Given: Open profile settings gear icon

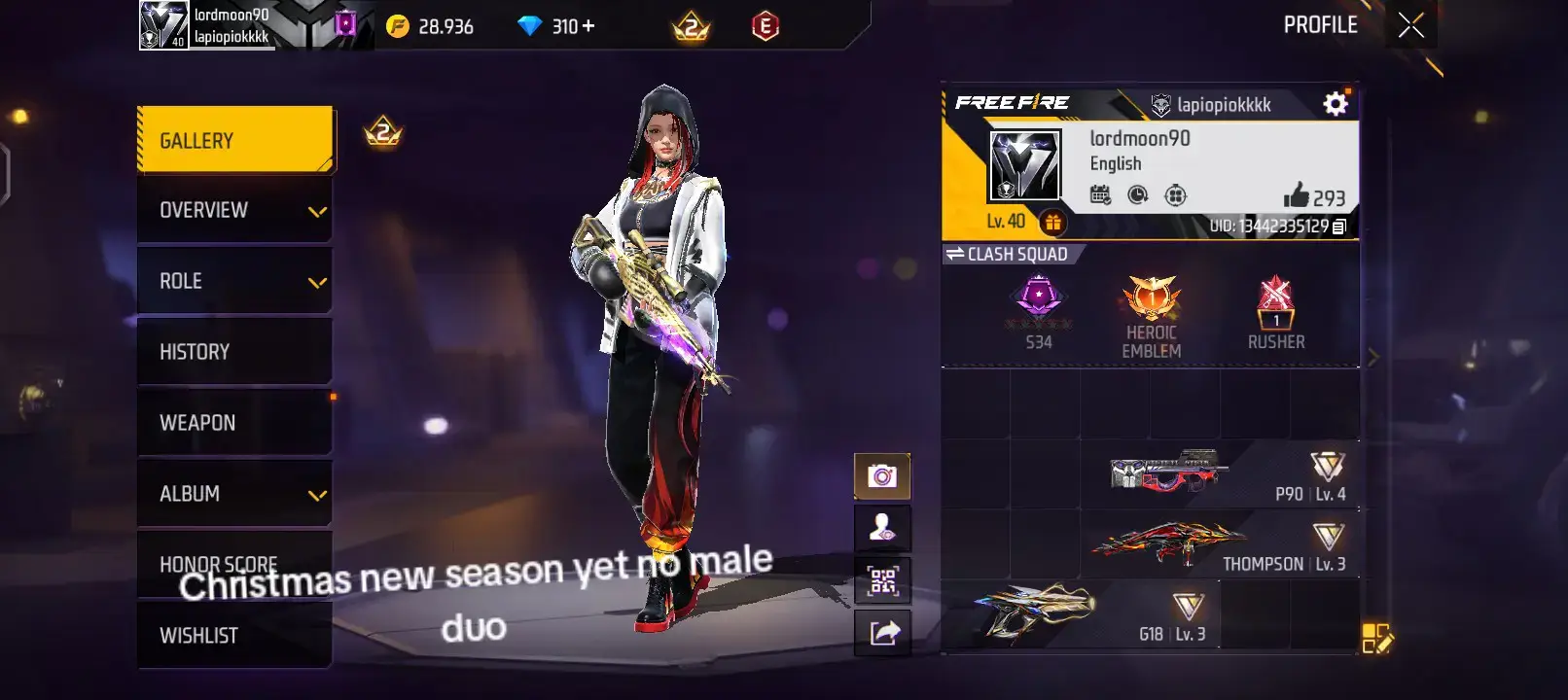Looking at the screenshot, I should pos(1336,102).
